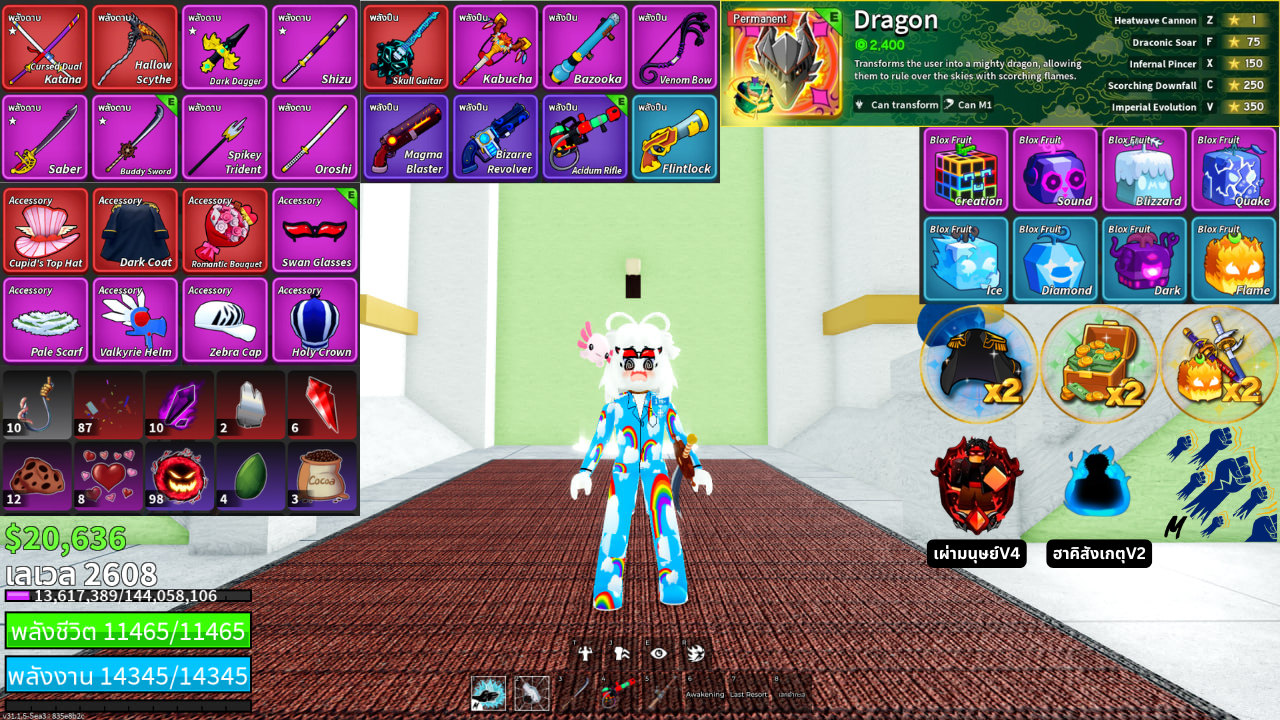Select the Flame fruit thumbnail
Viewport: 1280px width, 720px height.
pos(1233,258)
